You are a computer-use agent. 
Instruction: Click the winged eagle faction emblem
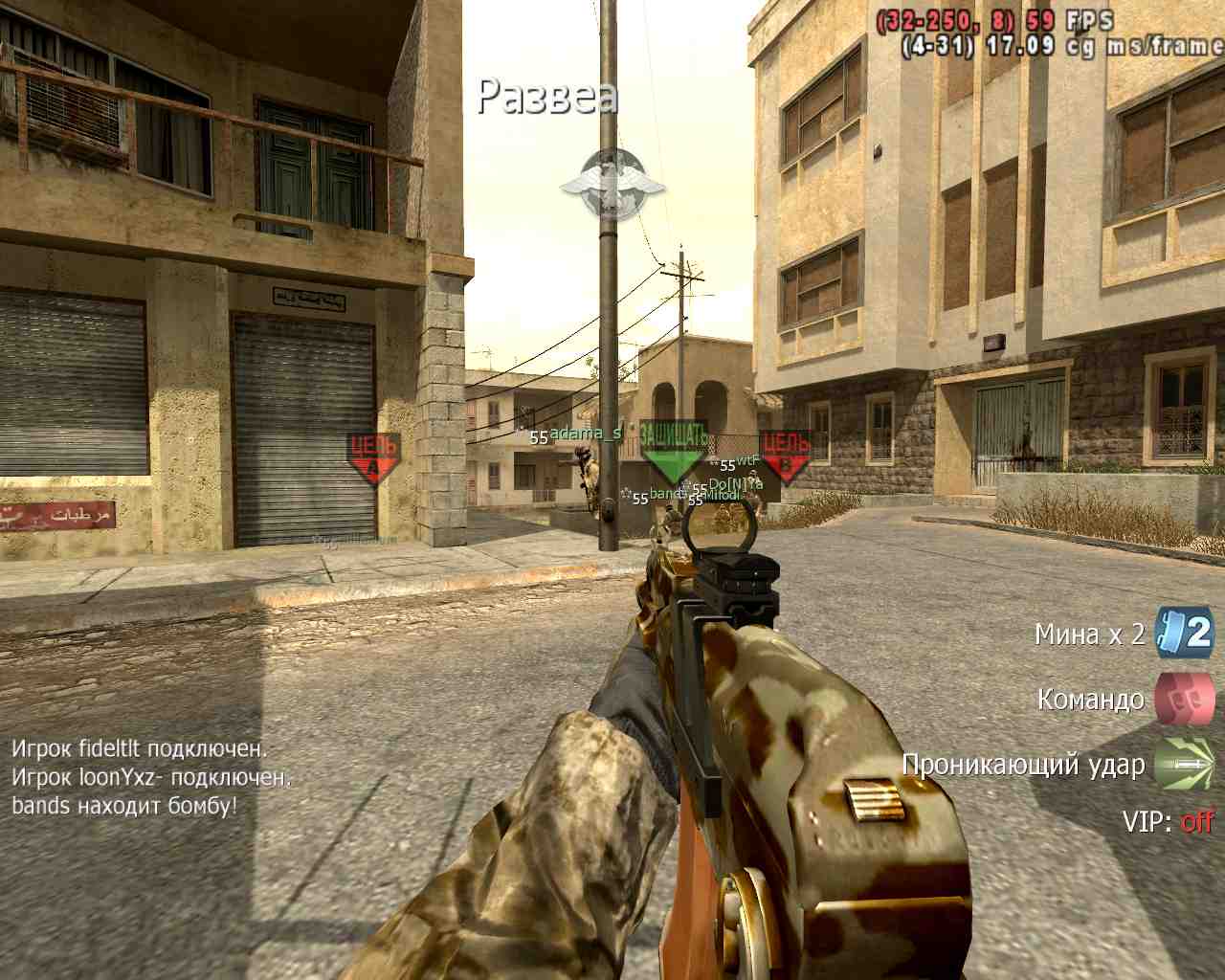(612, 185)
